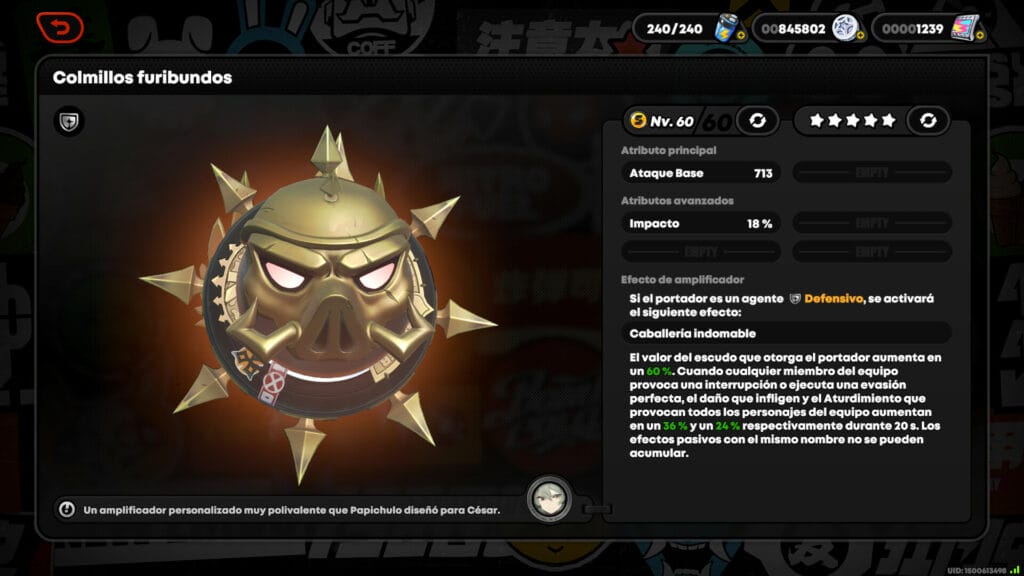Viewport: 1024px width, 576px height.
Task: Toggle the level refresh button beside Nv. 60
Action: point(757,121)
